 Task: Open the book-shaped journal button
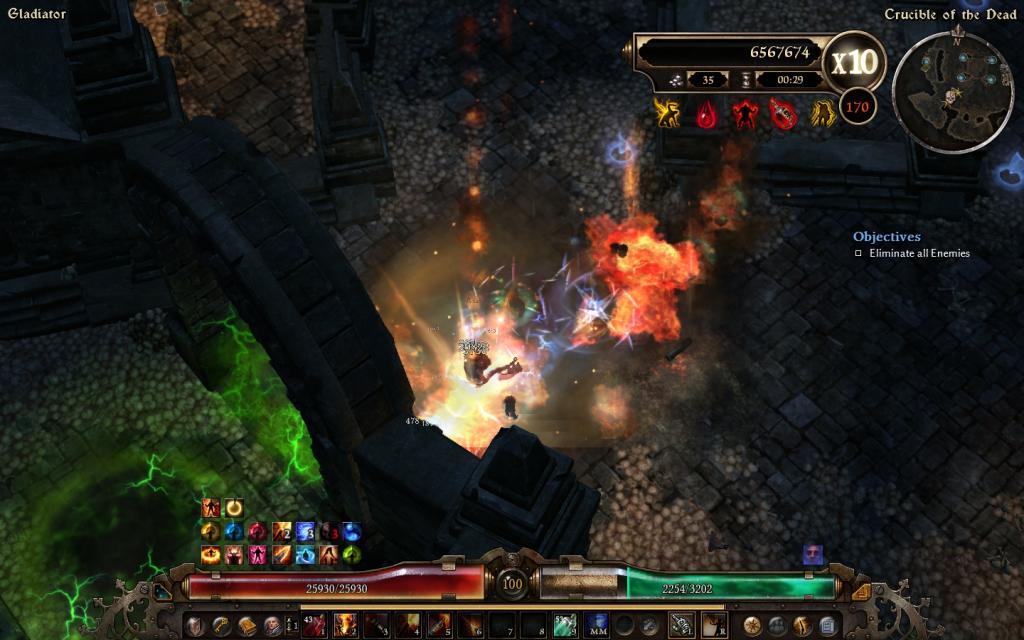(246, 626)
